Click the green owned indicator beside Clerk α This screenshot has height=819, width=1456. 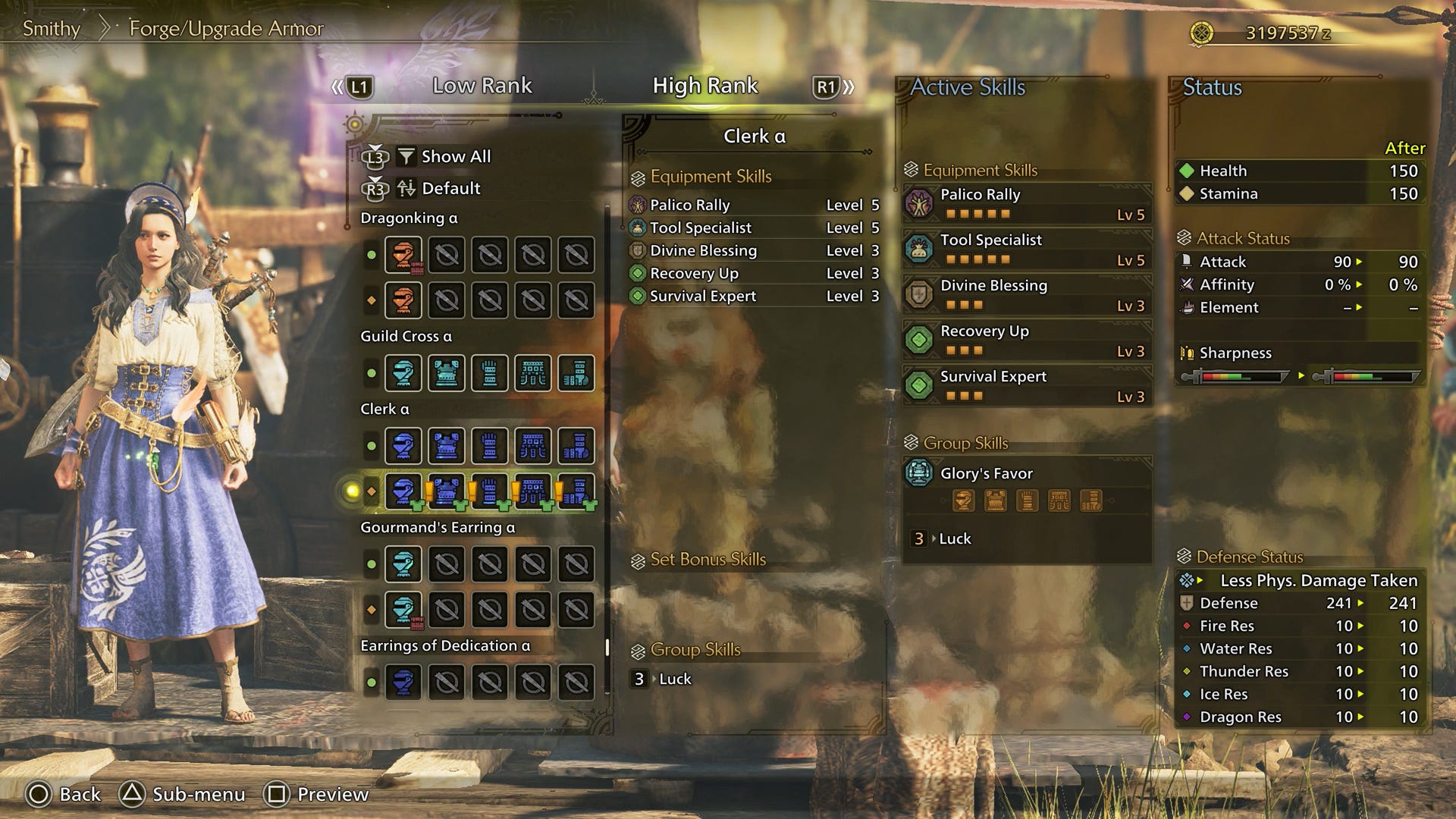[x=372, y=446]
